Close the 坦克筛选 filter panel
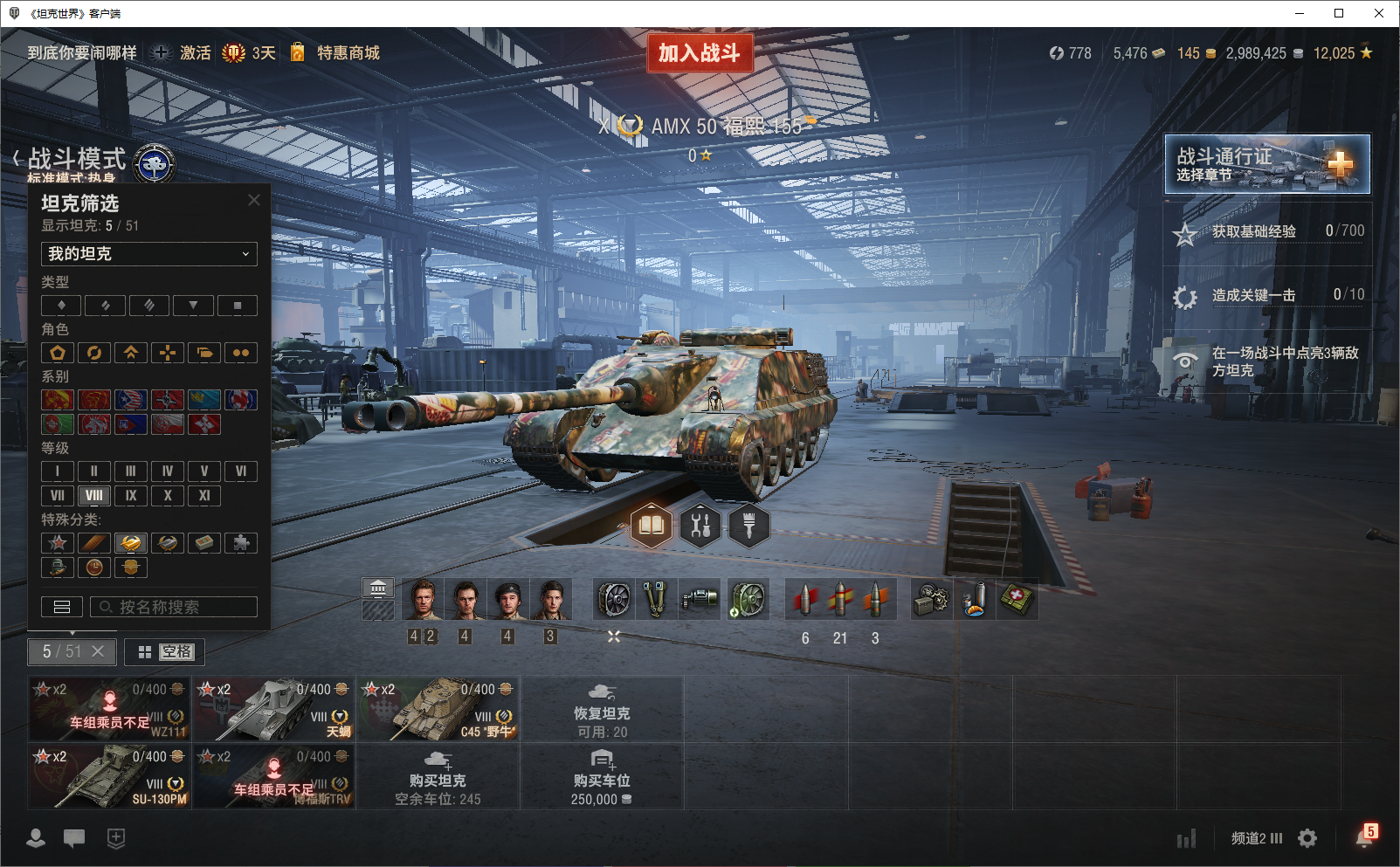Image resolution: width=1400 pixels, height=867 pixels. (254, 200)
